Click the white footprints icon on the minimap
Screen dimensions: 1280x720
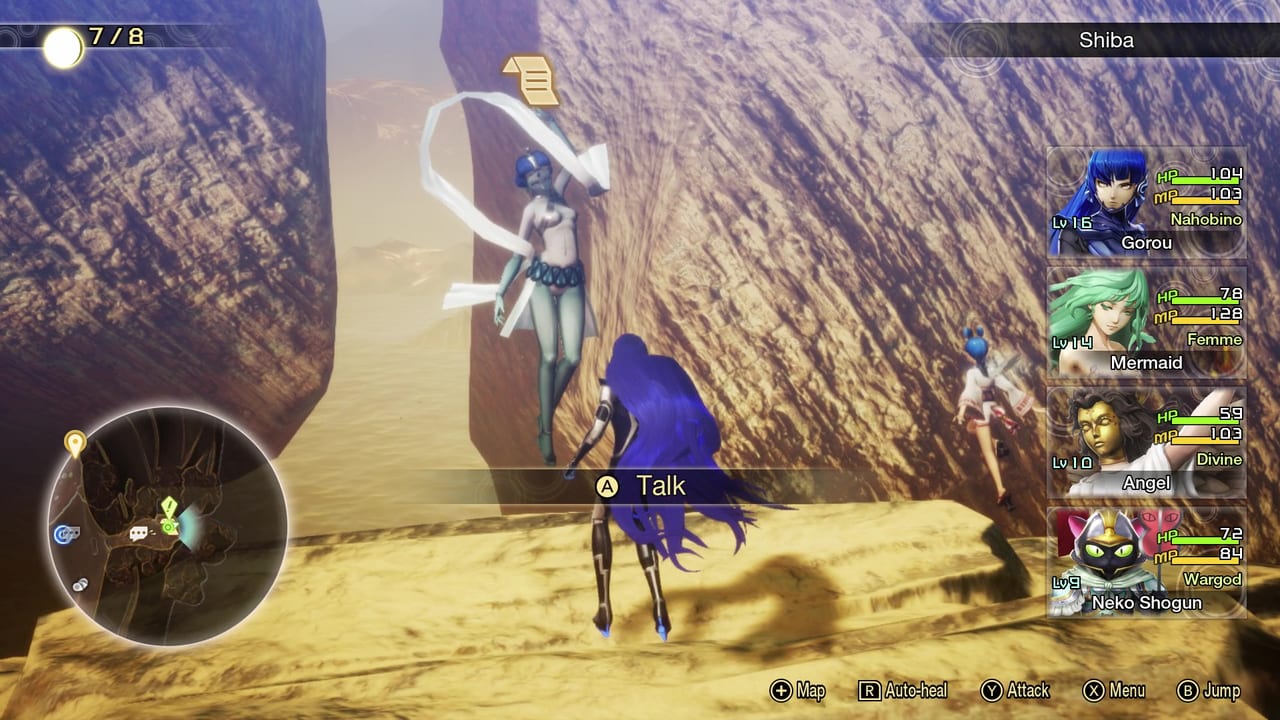(80, 583)
